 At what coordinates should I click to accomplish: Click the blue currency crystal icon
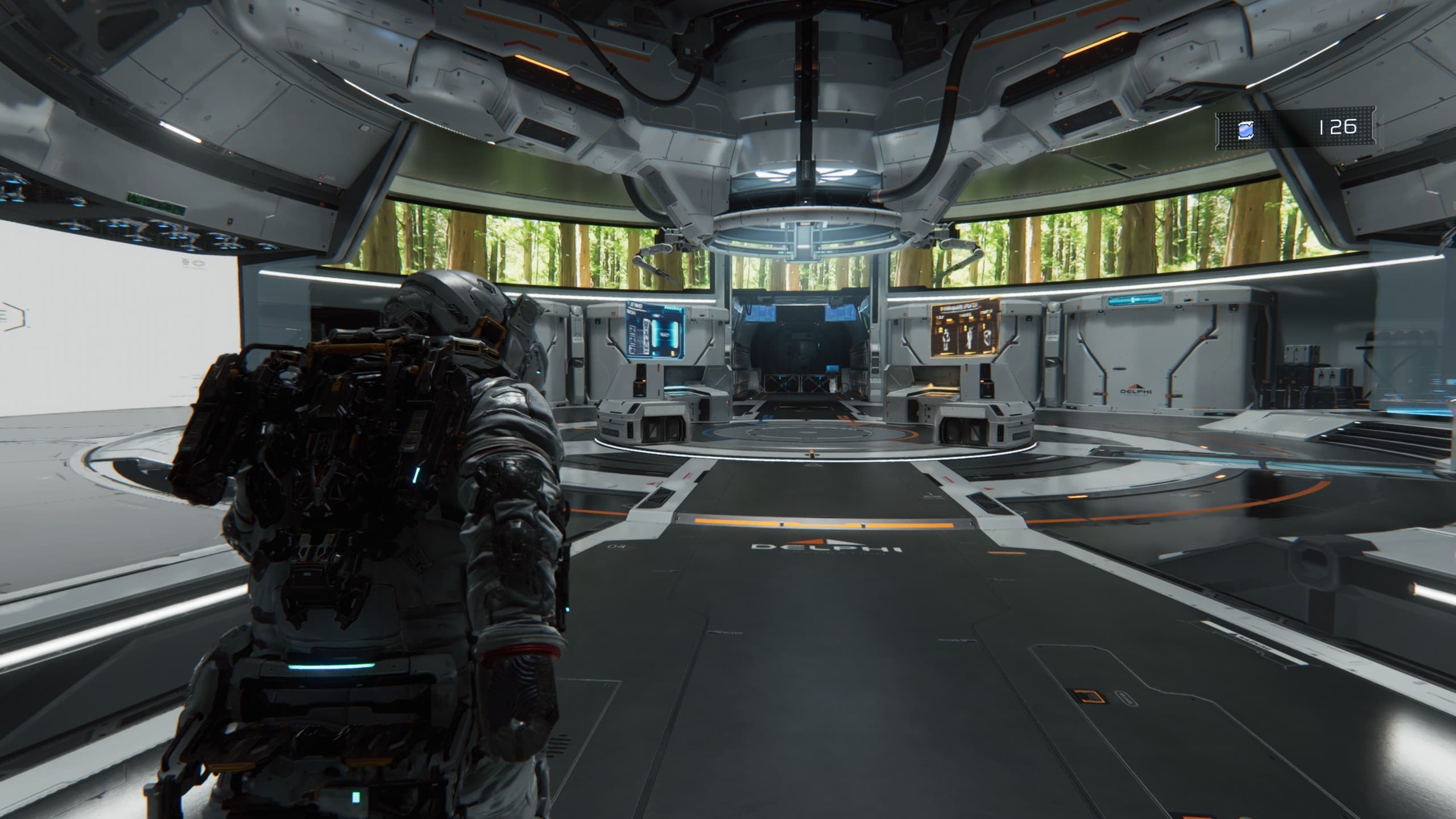[1245, 131]
